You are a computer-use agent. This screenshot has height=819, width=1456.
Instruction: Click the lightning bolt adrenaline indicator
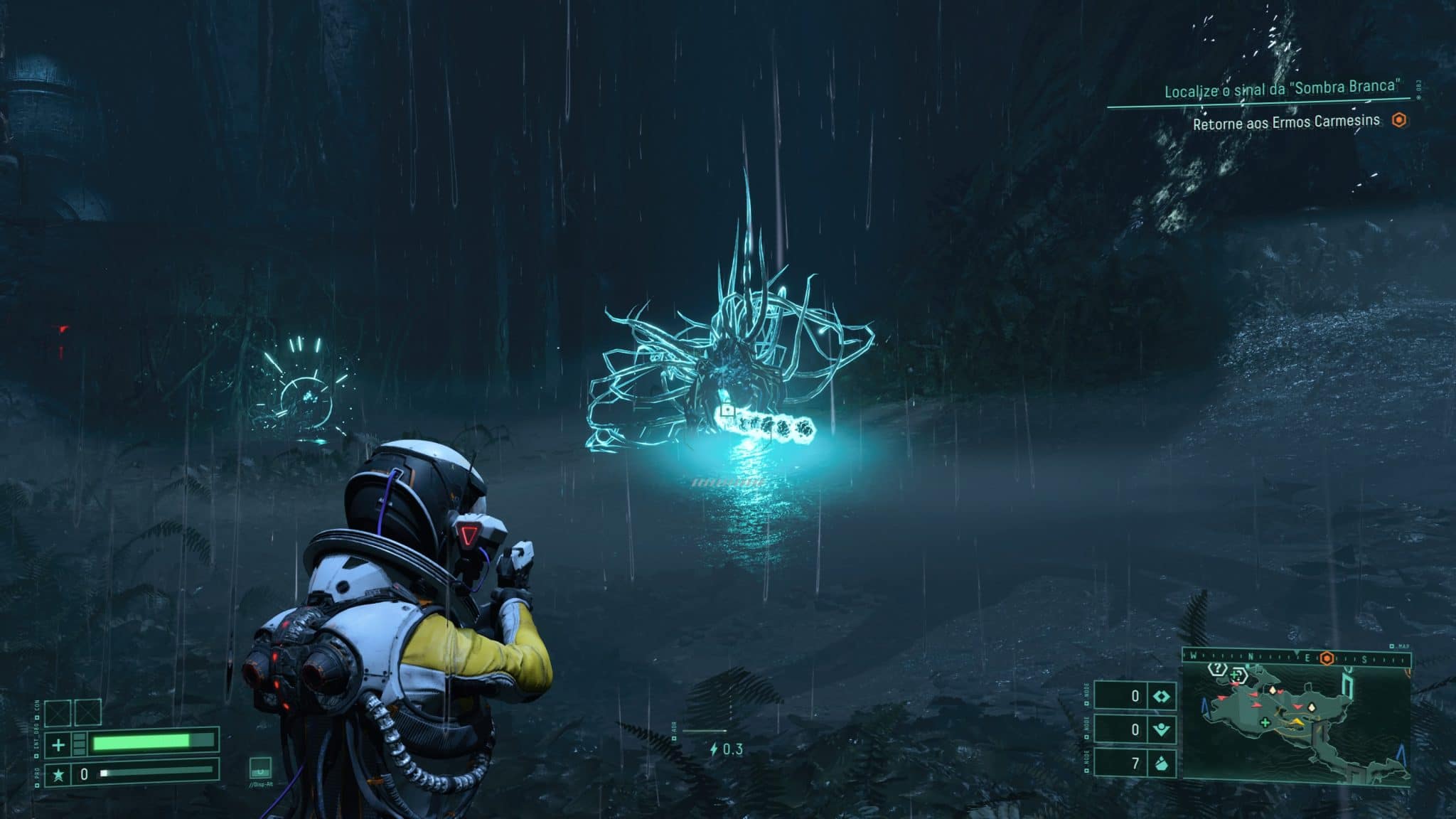[x=714, y=749]
